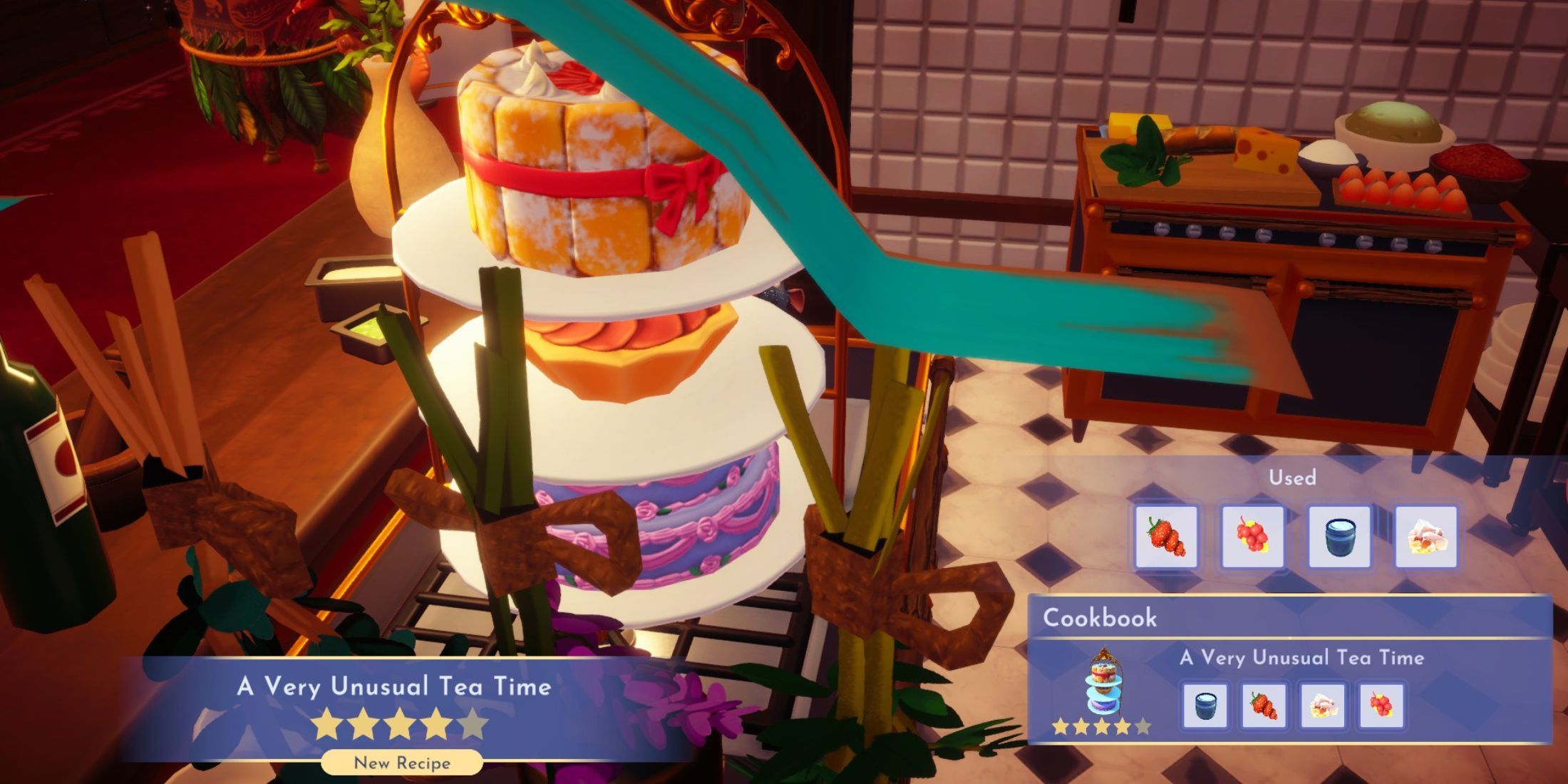Click the strawberry in the Cookbook recipe
This screenshot has width=1568, height=784.
coord(1264,706)
